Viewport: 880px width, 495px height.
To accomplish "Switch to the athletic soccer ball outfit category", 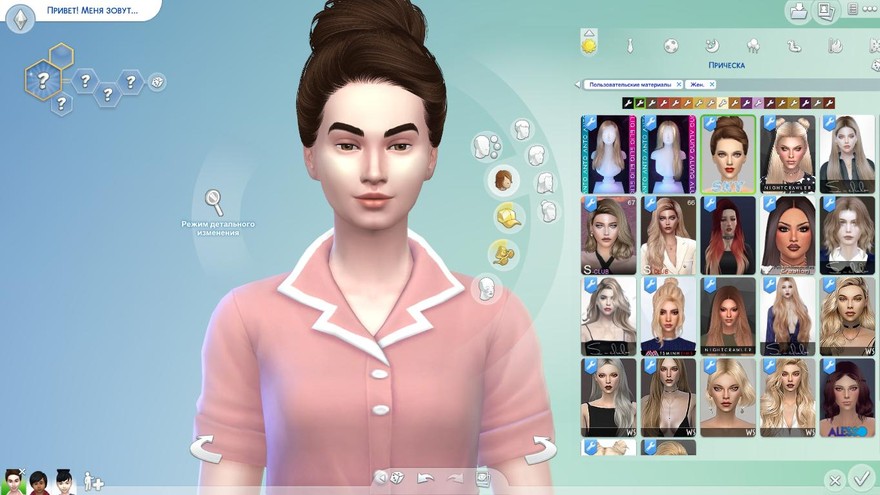I will [671, 45].
